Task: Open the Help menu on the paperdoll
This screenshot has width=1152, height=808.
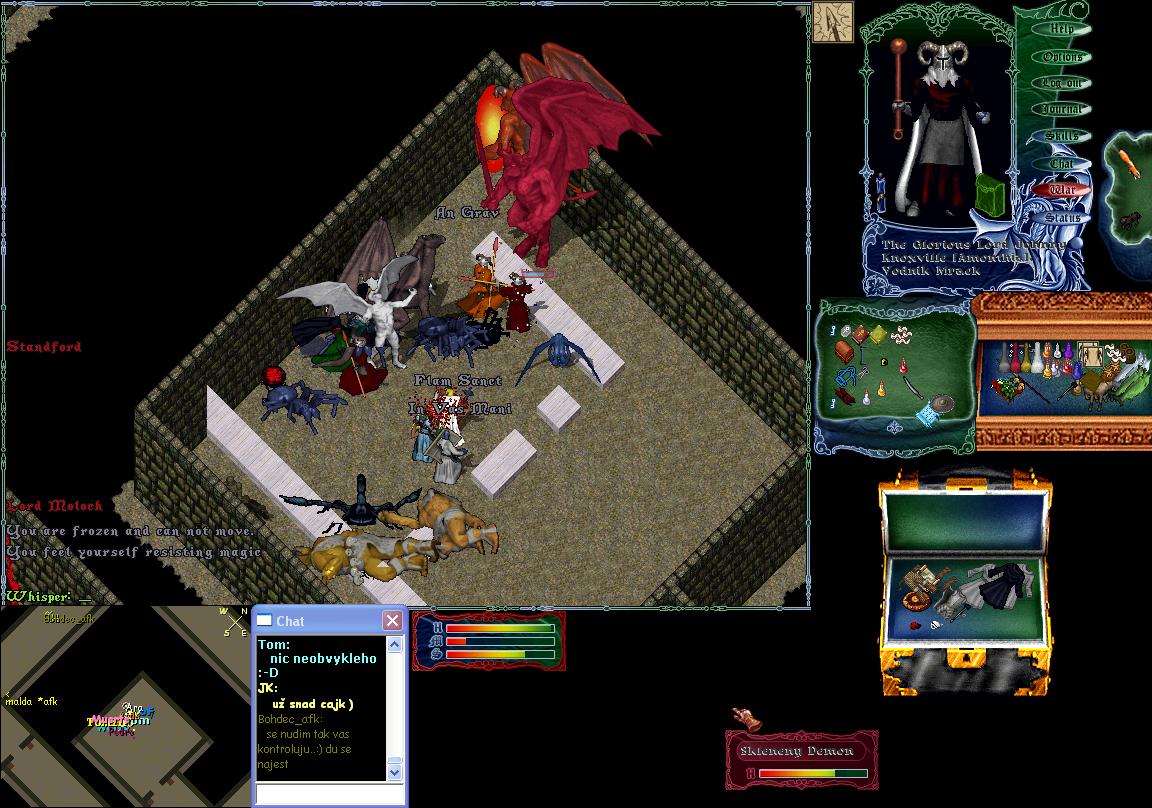Action: pyautogui.click(x=1061, y=29)
